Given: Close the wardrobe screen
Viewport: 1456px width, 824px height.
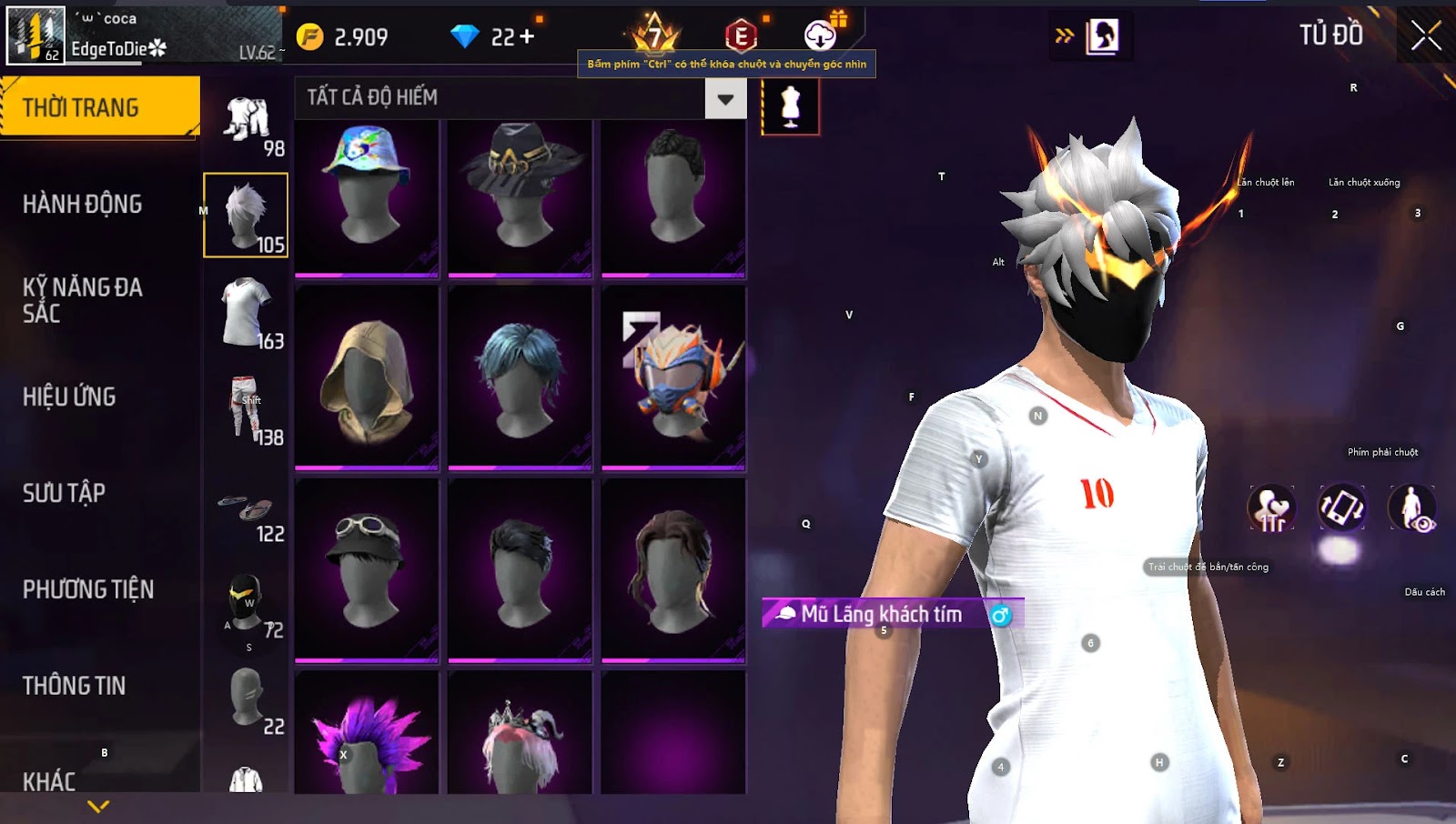Looking at the screenshot, I should [1425, 36].
